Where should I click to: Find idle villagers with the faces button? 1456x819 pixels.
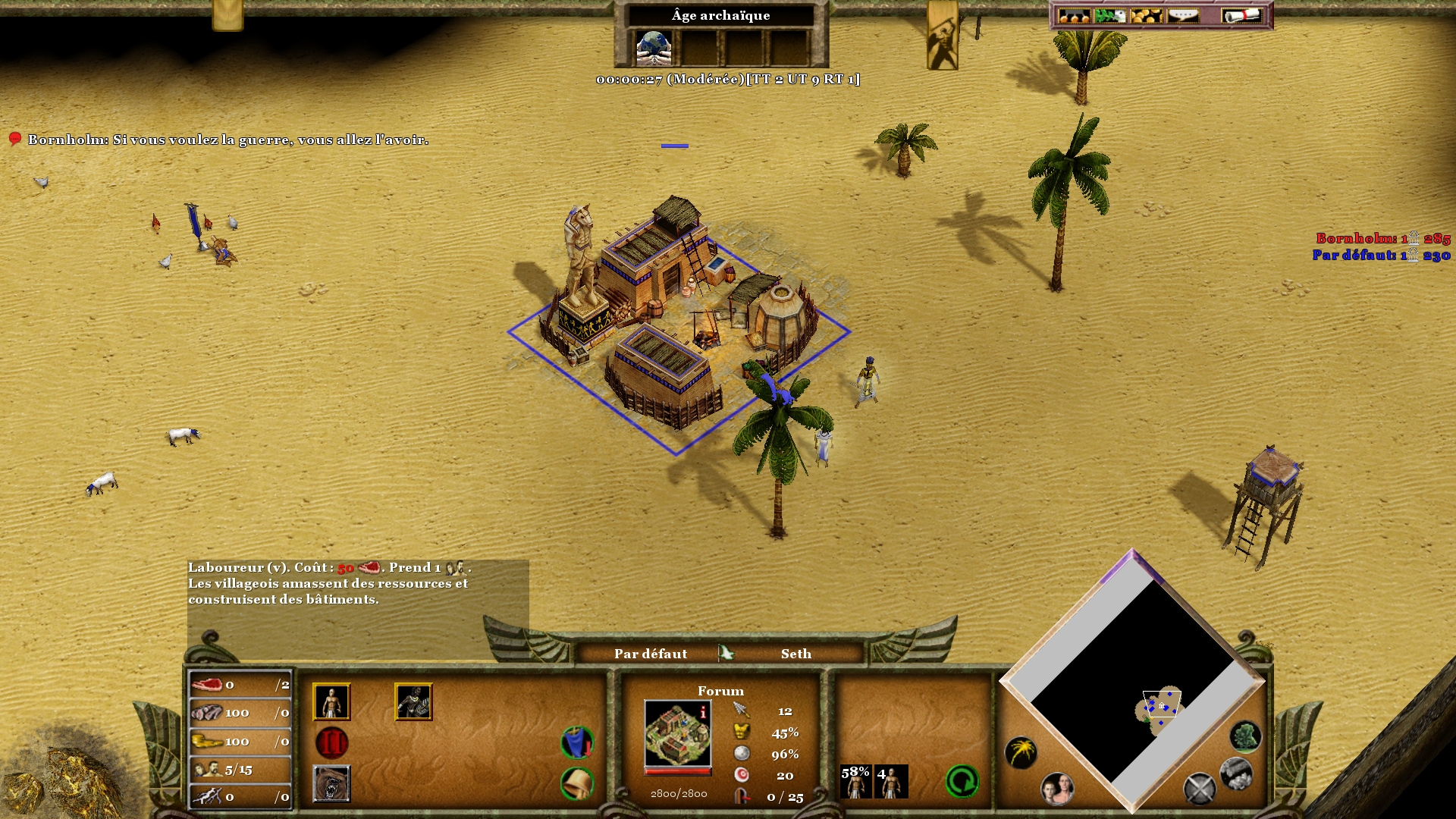(x=1056, y=789)
